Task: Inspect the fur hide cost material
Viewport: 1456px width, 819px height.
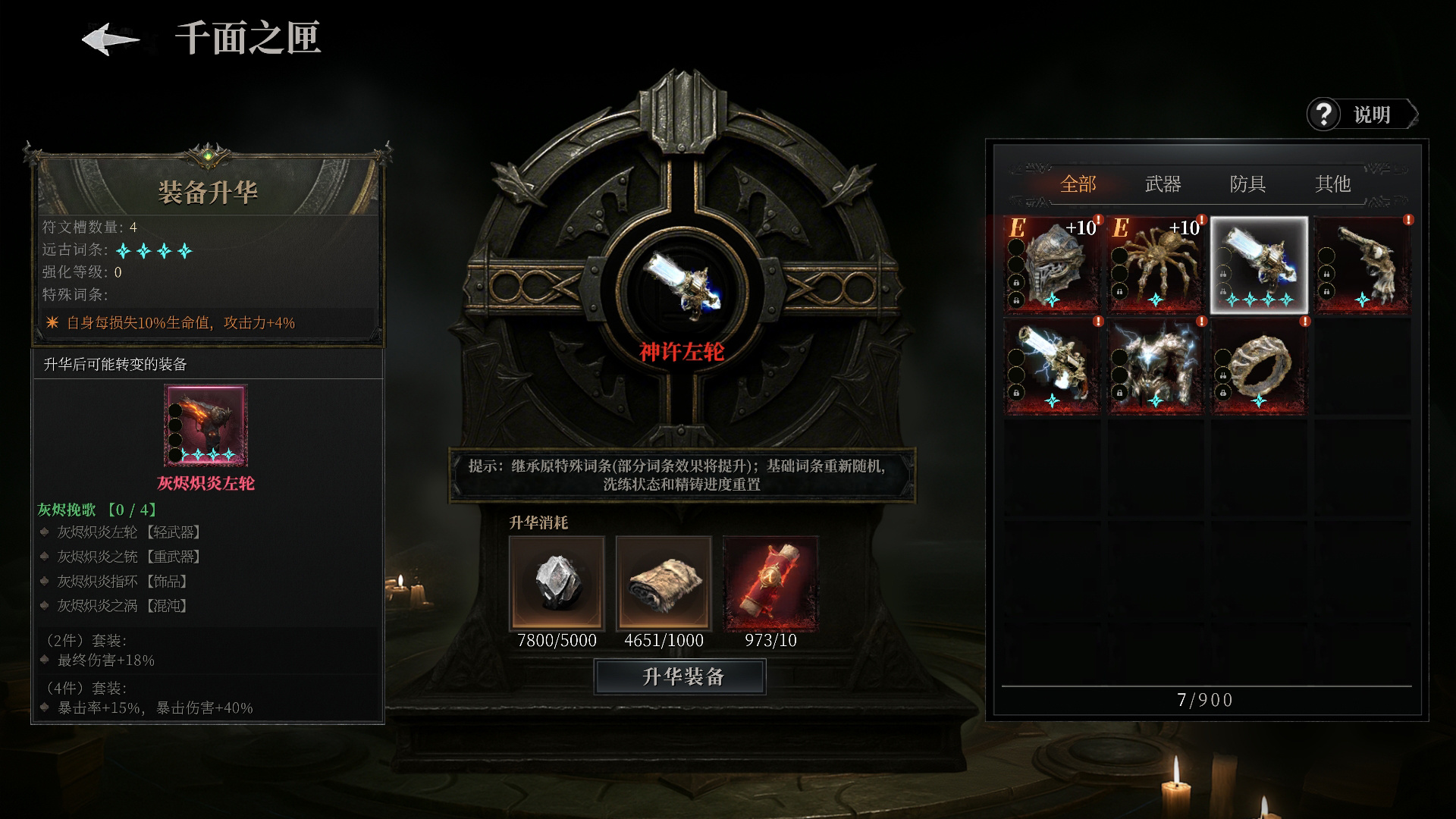Action: coord(664,583)
